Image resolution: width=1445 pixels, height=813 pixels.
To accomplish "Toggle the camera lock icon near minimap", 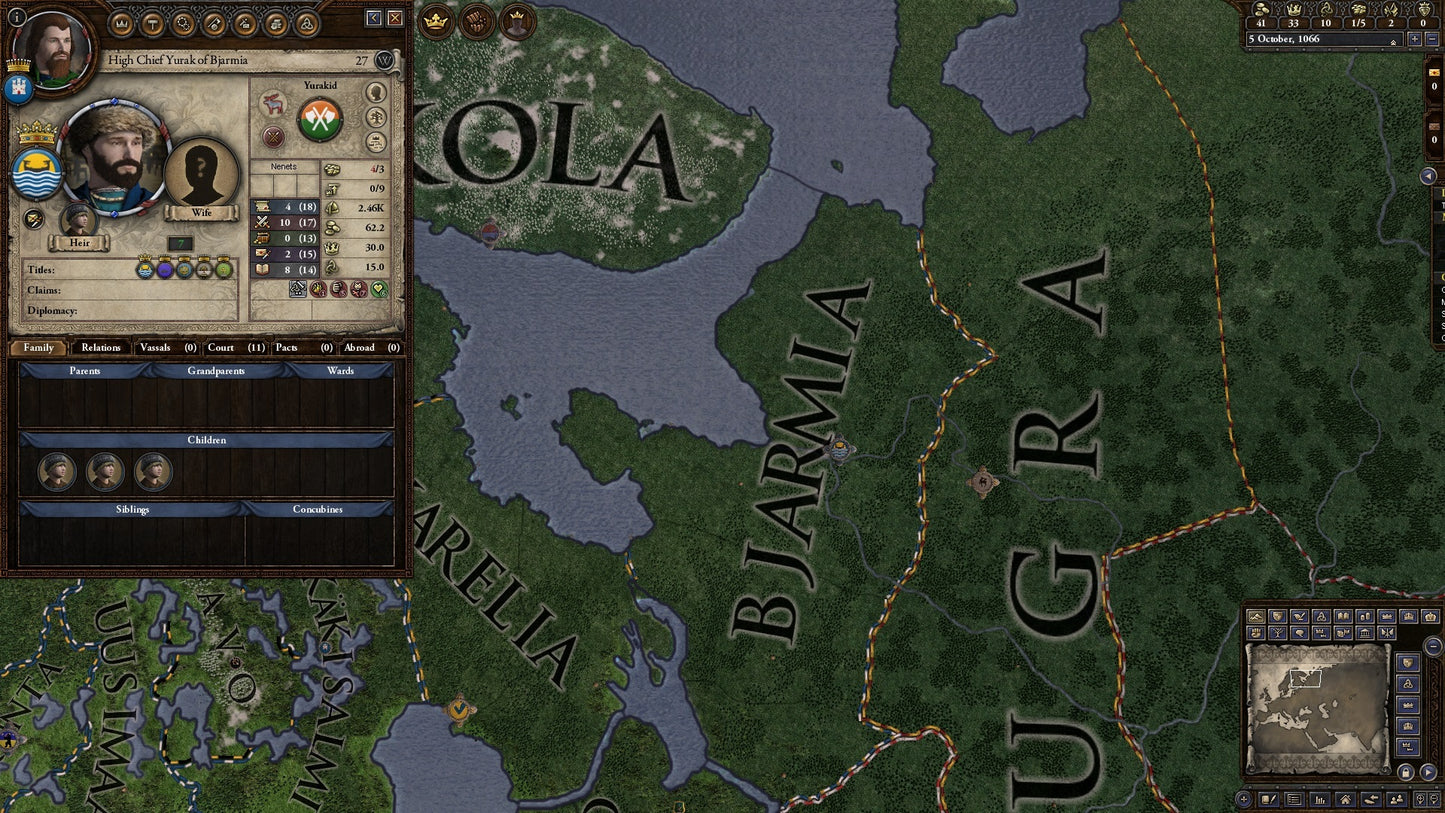I will 1406,771.
